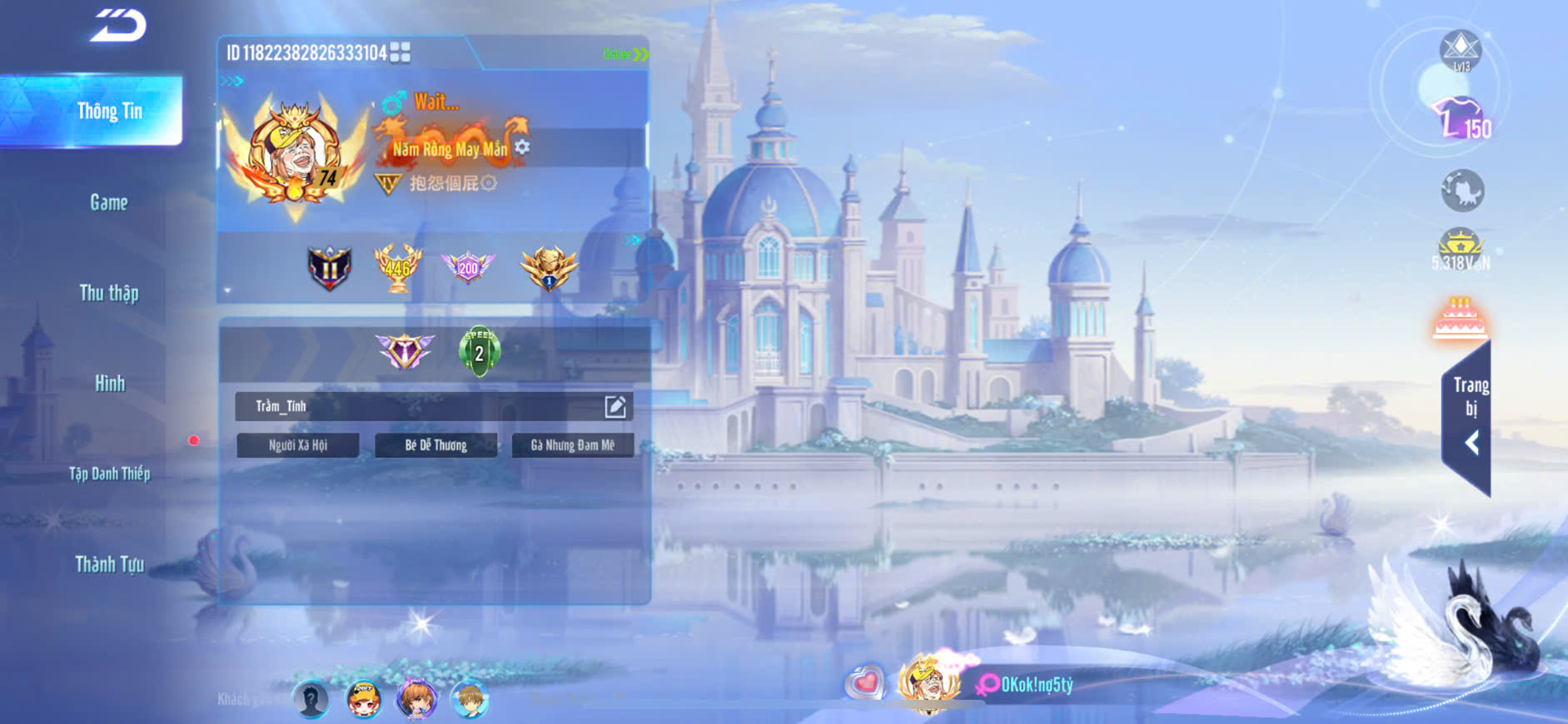Copy the player ID via the grid icon

pos(401,53)
